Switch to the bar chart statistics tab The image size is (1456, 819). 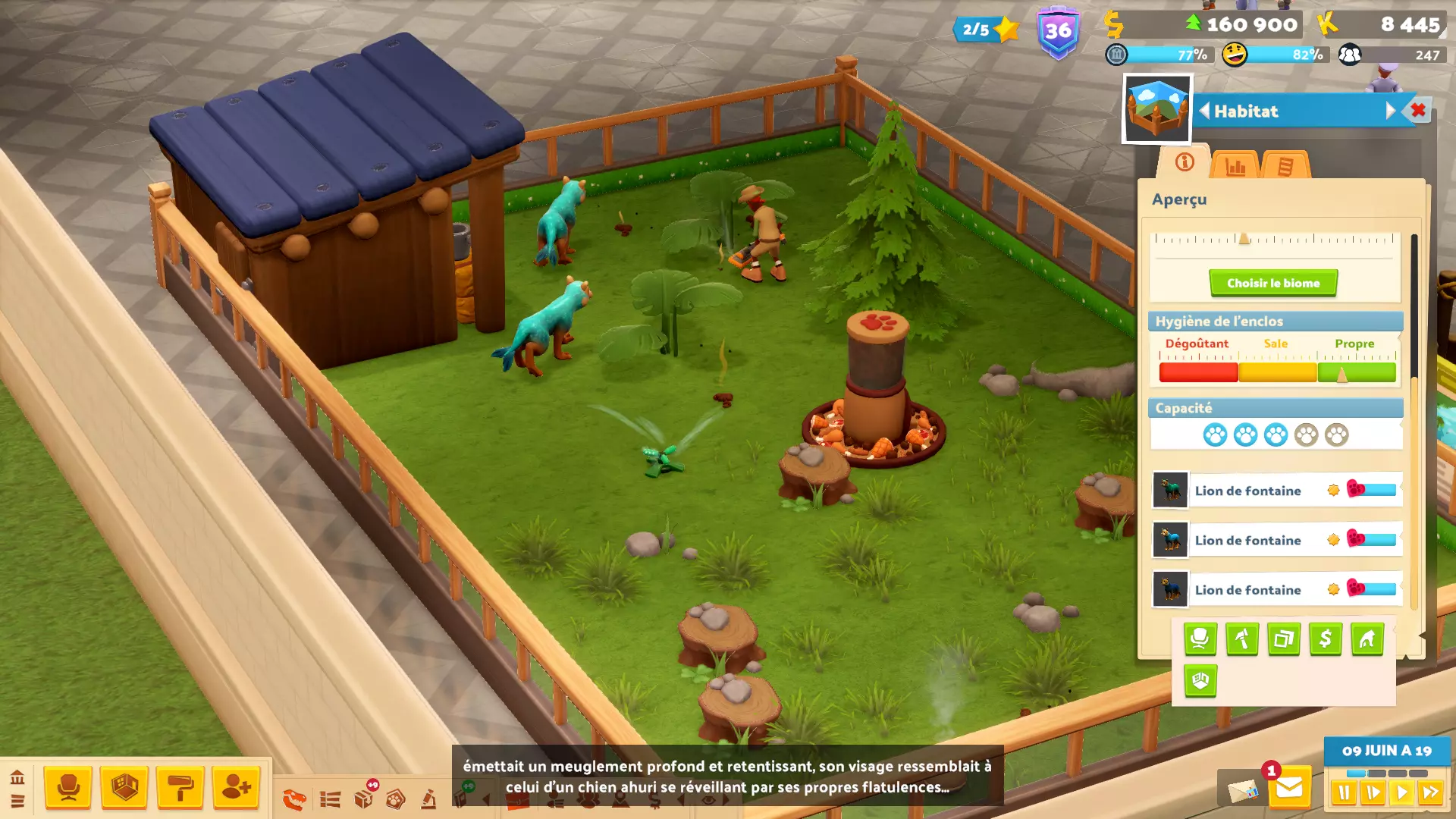(1235, 165)
